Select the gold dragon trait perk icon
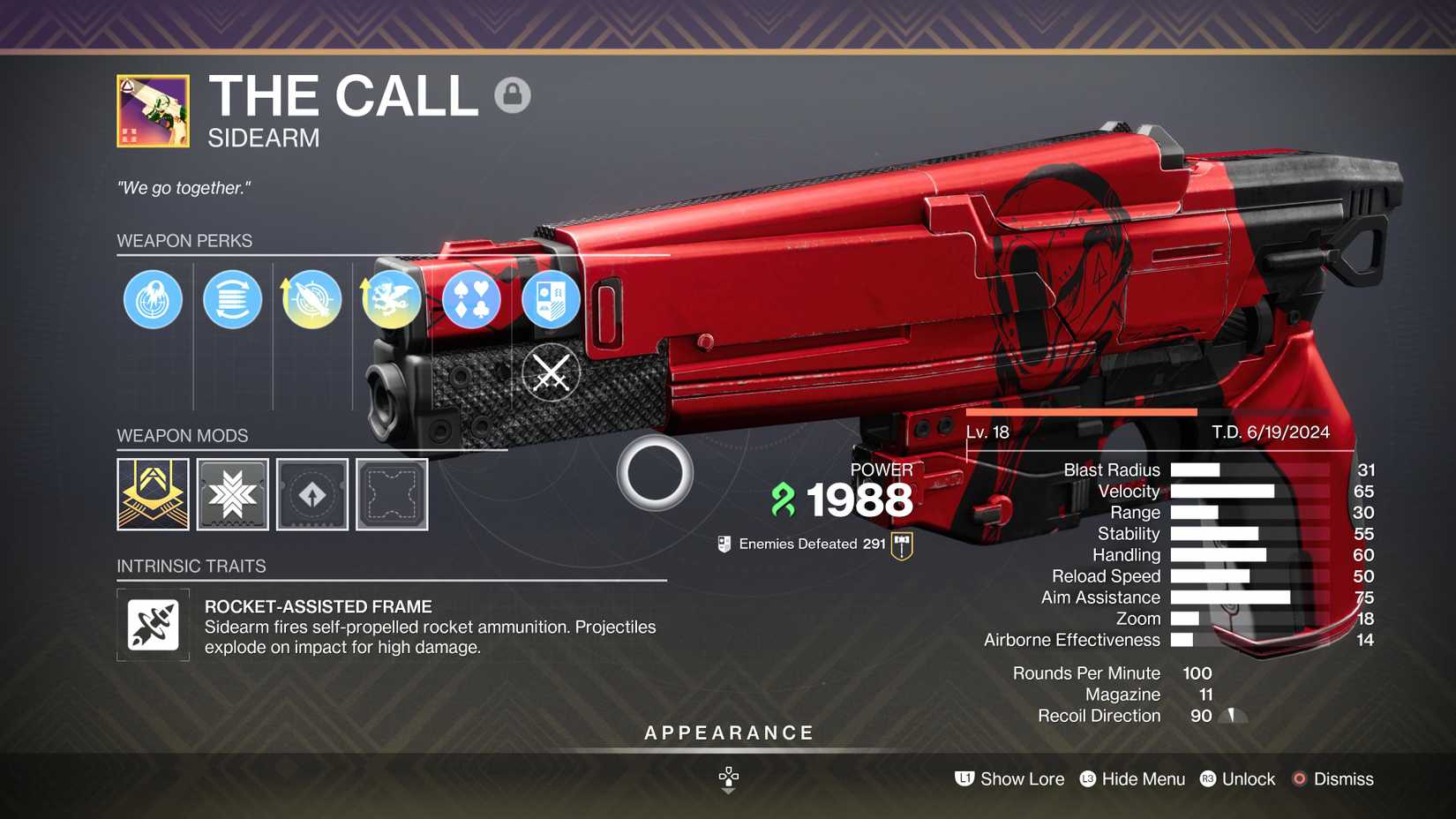Viewport: 1456px width, 819px height. point(390,299)
